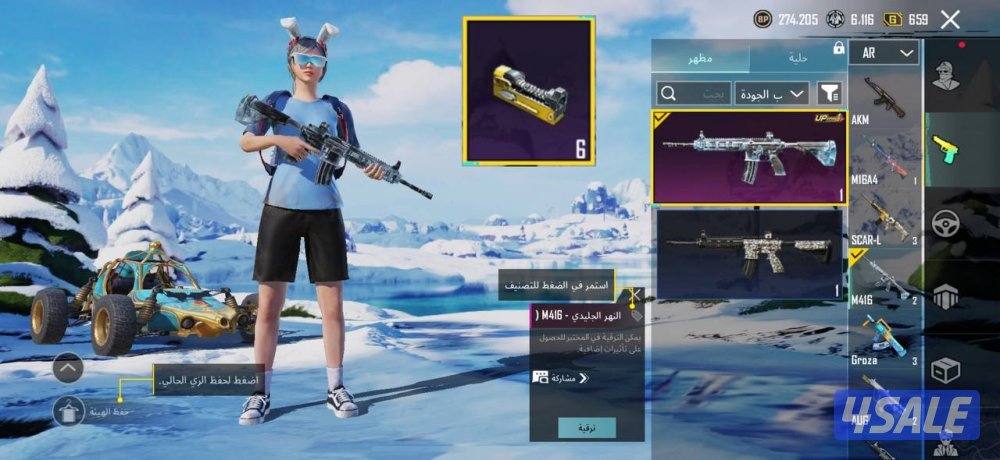Close the inventory screen with the X
The height and width of the screenshot is (460, 1000).
pos(950,19)
